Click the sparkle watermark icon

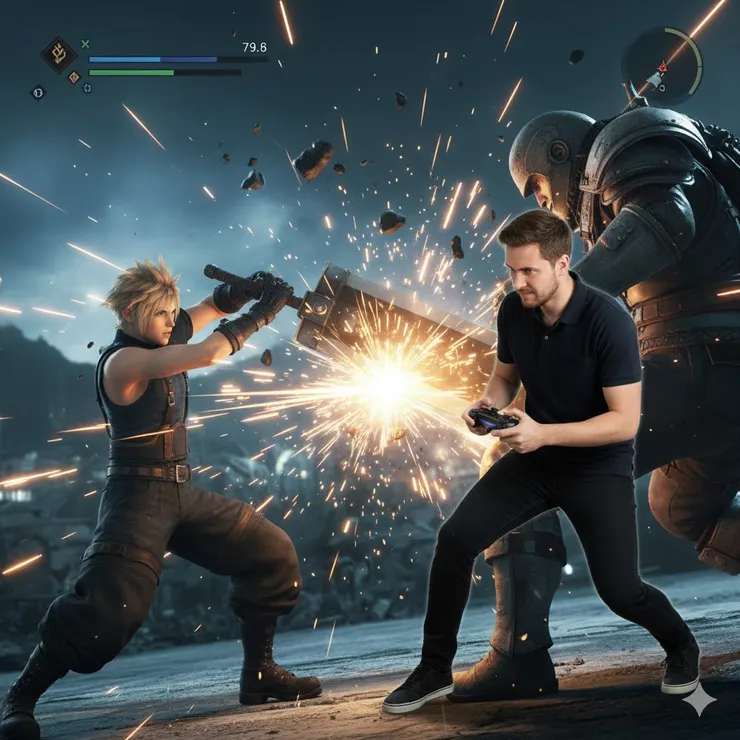[699, 701]
